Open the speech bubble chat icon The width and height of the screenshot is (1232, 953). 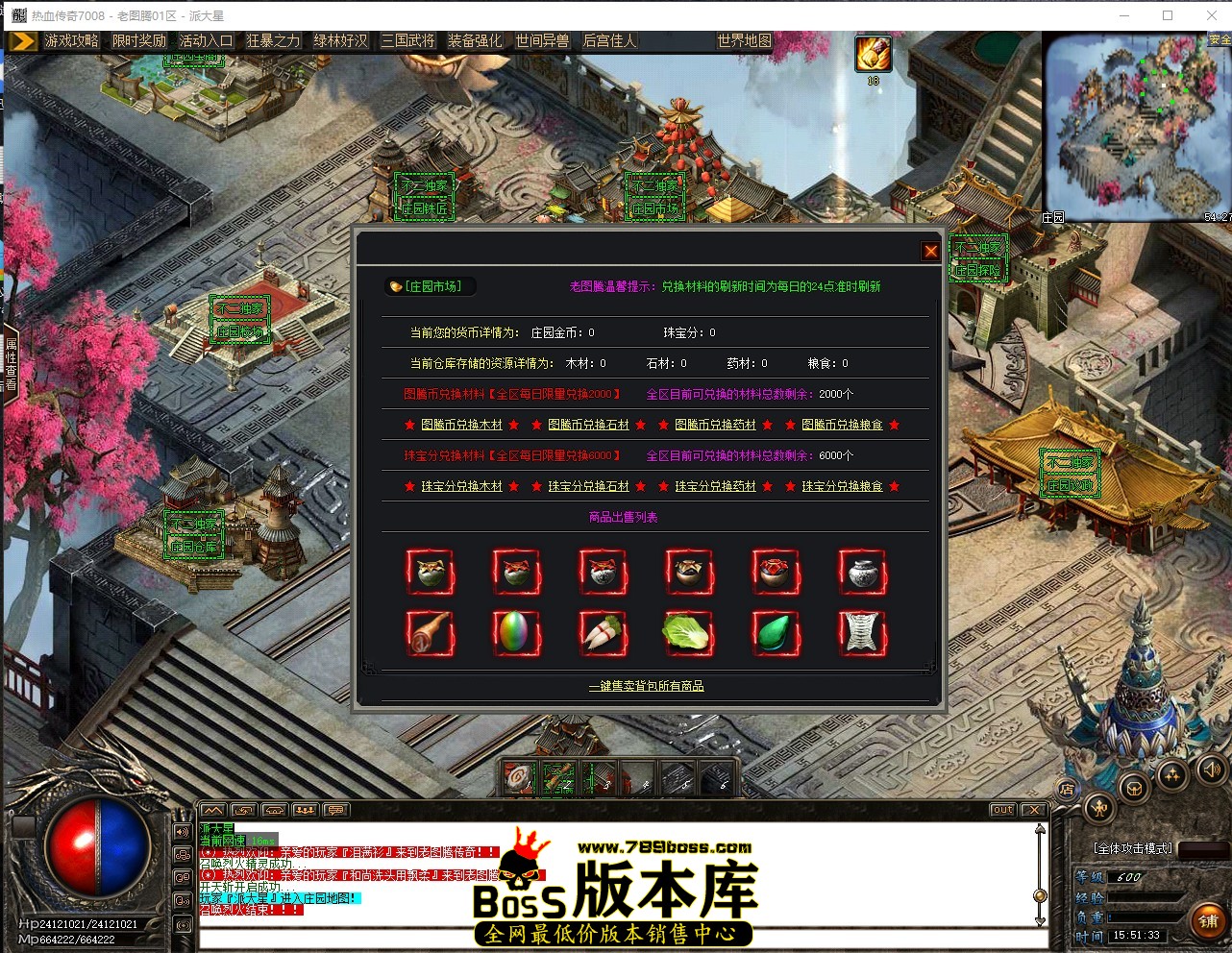tap(335, 810)
